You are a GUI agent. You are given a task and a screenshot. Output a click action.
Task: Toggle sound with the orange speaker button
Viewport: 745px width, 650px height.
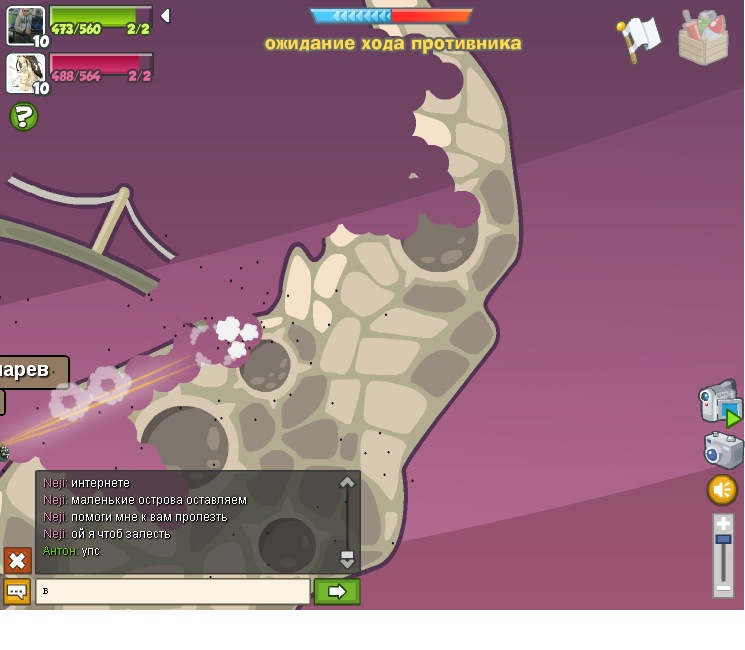coord(722,490)
